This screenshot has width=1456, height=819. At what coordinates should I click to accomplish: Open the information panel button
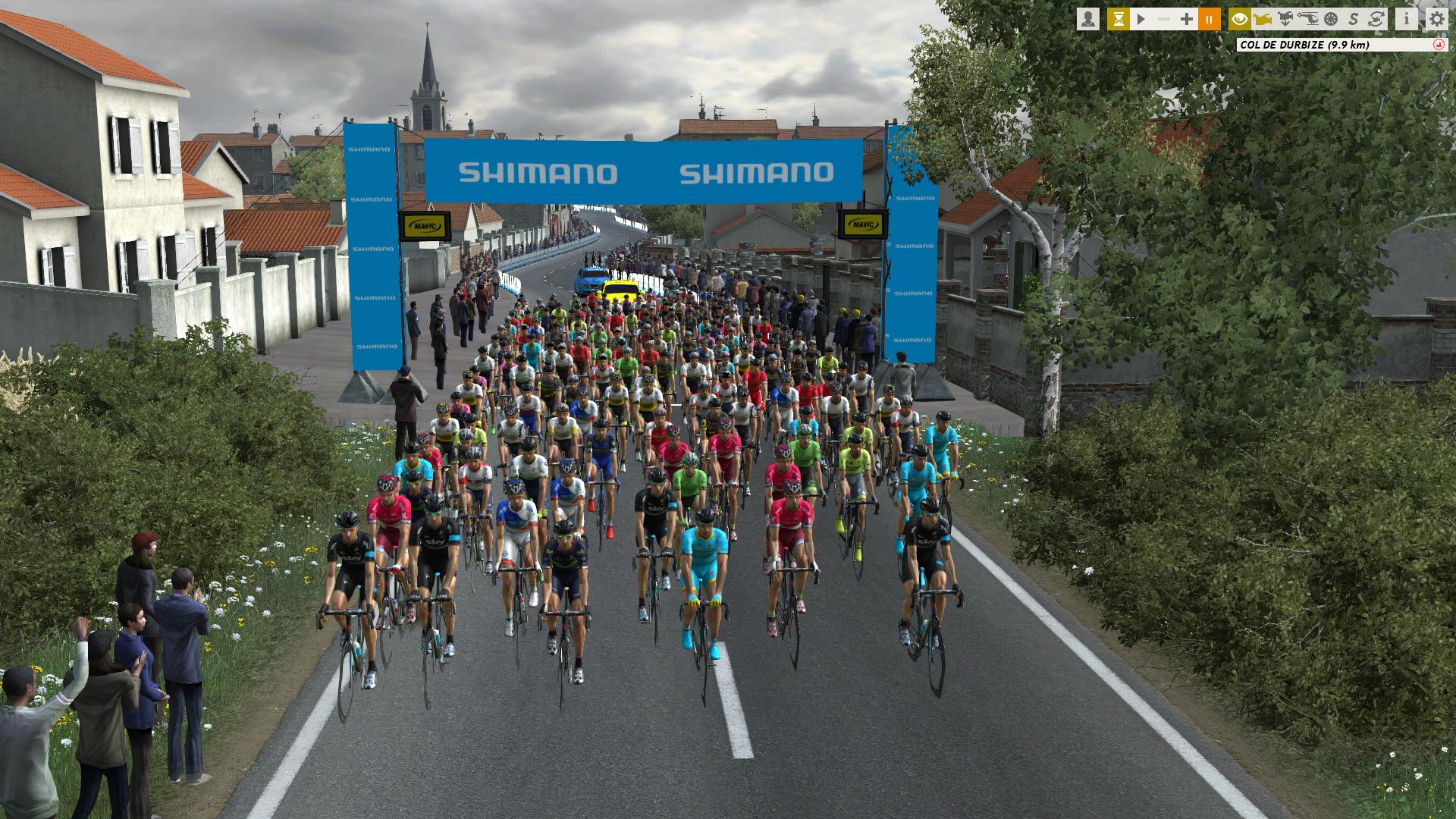point(1407,19)
